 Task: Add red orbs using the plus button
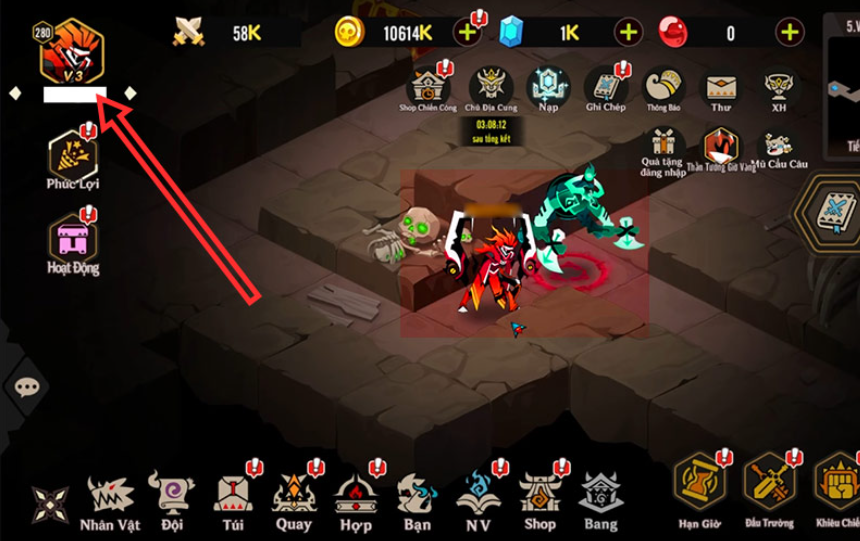tap(790, 33)
